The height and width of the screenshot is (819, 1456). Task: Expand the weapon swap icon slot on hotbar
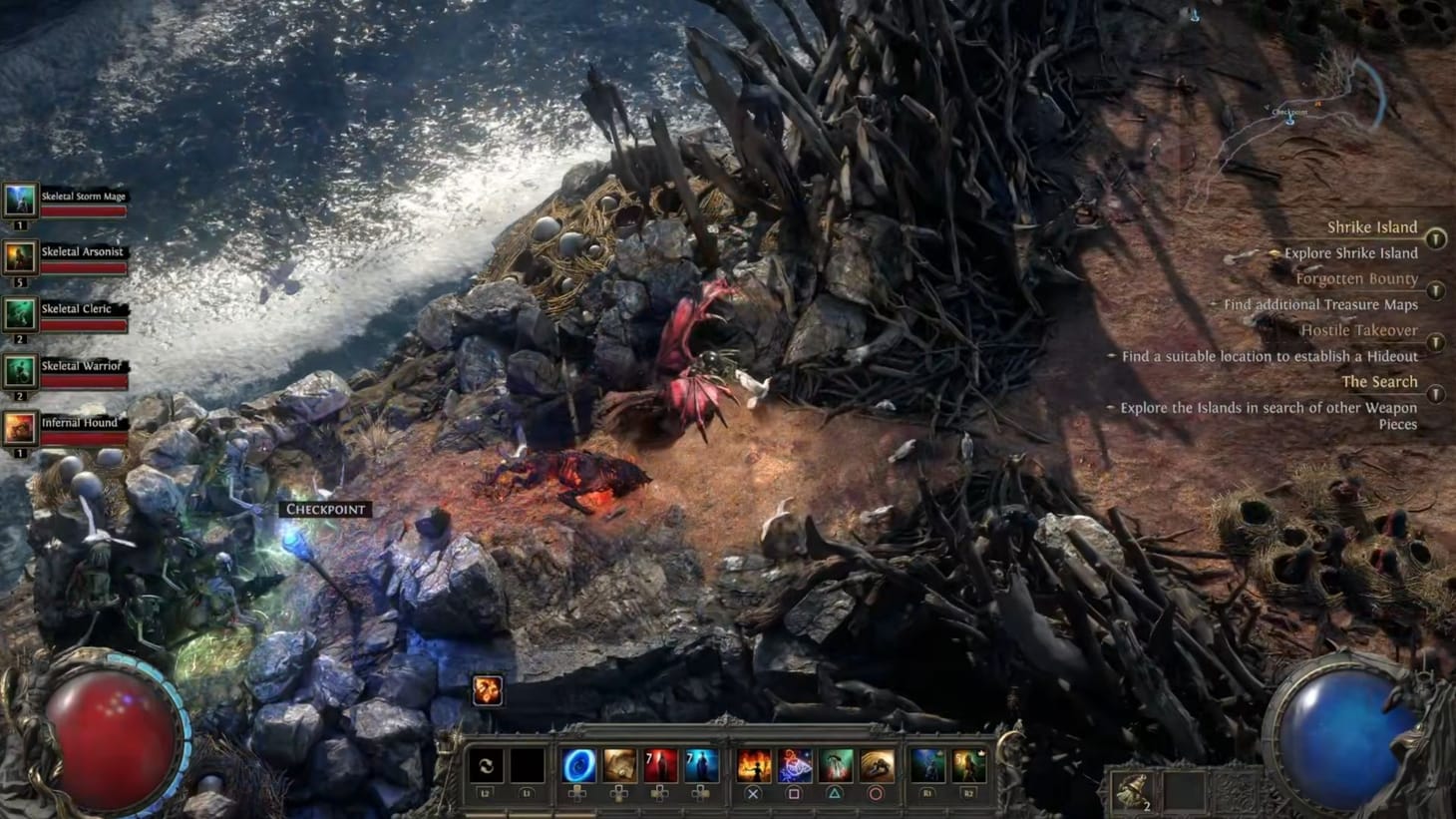point(486,764)
